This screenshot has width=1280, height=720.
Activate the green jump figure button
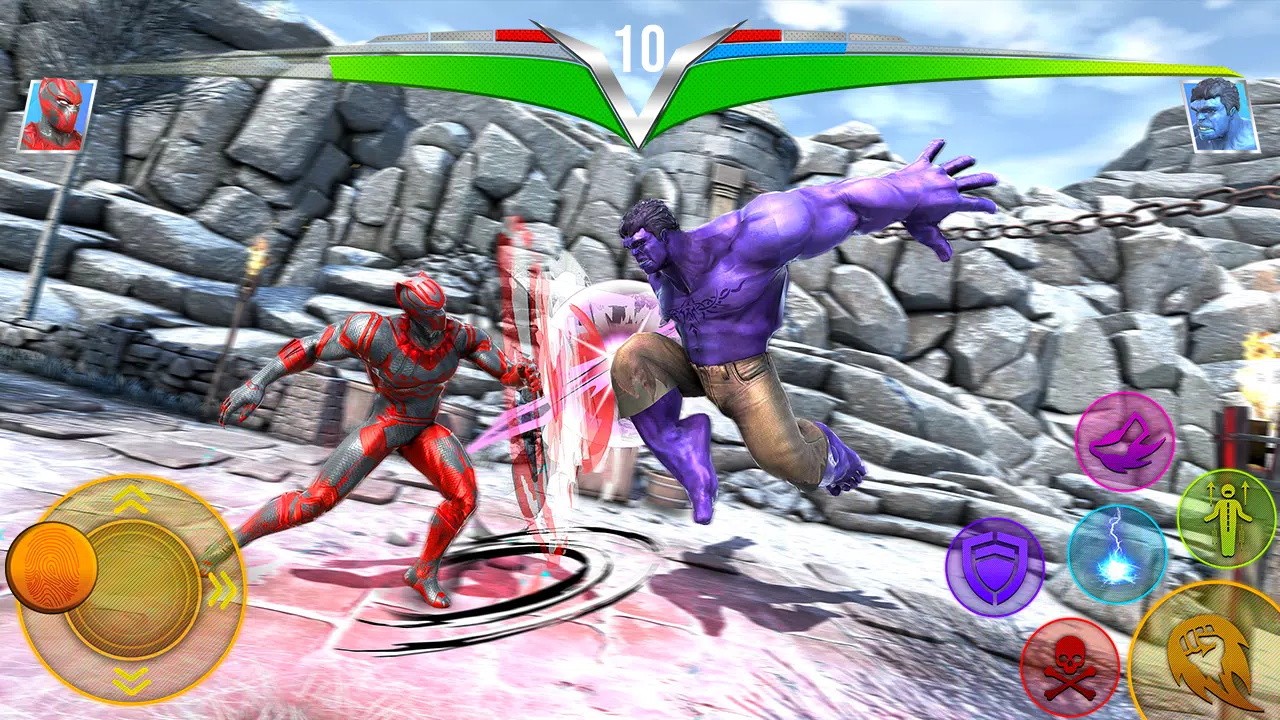click(x=1225, y=518)
